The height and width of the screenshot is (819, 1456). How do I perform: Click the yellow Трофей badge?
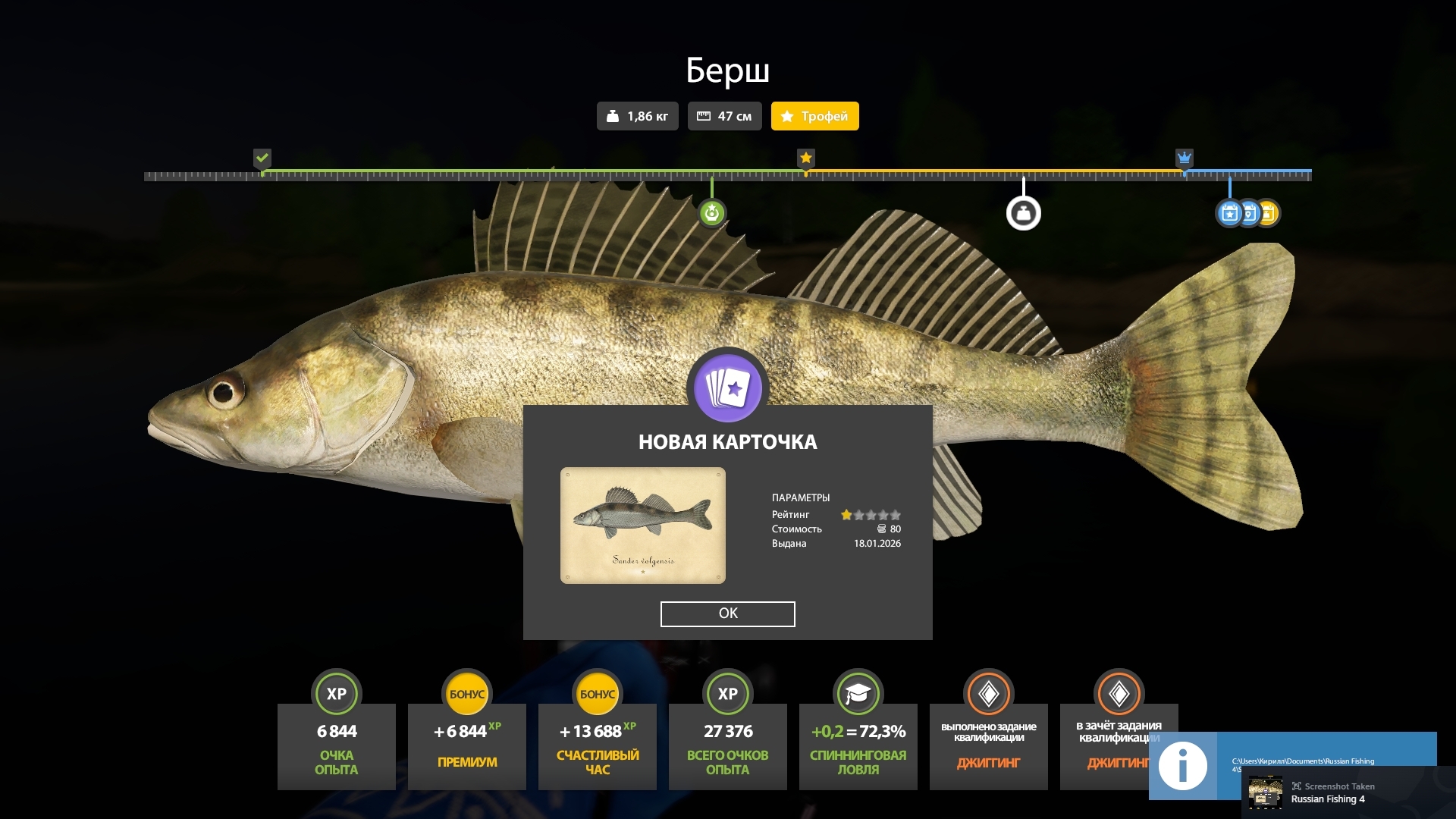pos(814,116)
